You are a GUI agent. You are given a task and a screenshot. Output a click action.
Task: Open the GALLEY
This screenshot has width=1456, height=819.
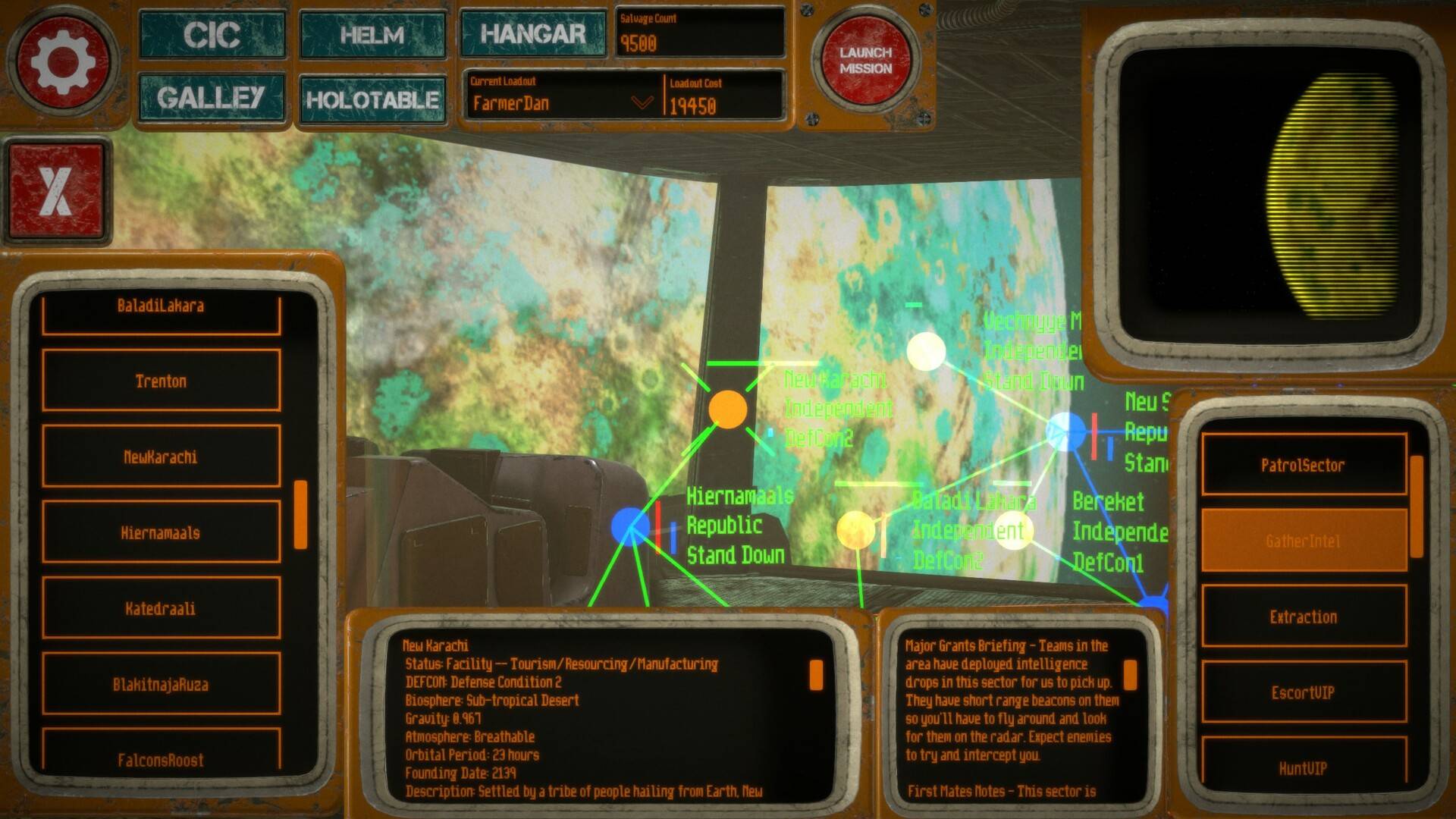pyautogui.click(x=212, y=98)
